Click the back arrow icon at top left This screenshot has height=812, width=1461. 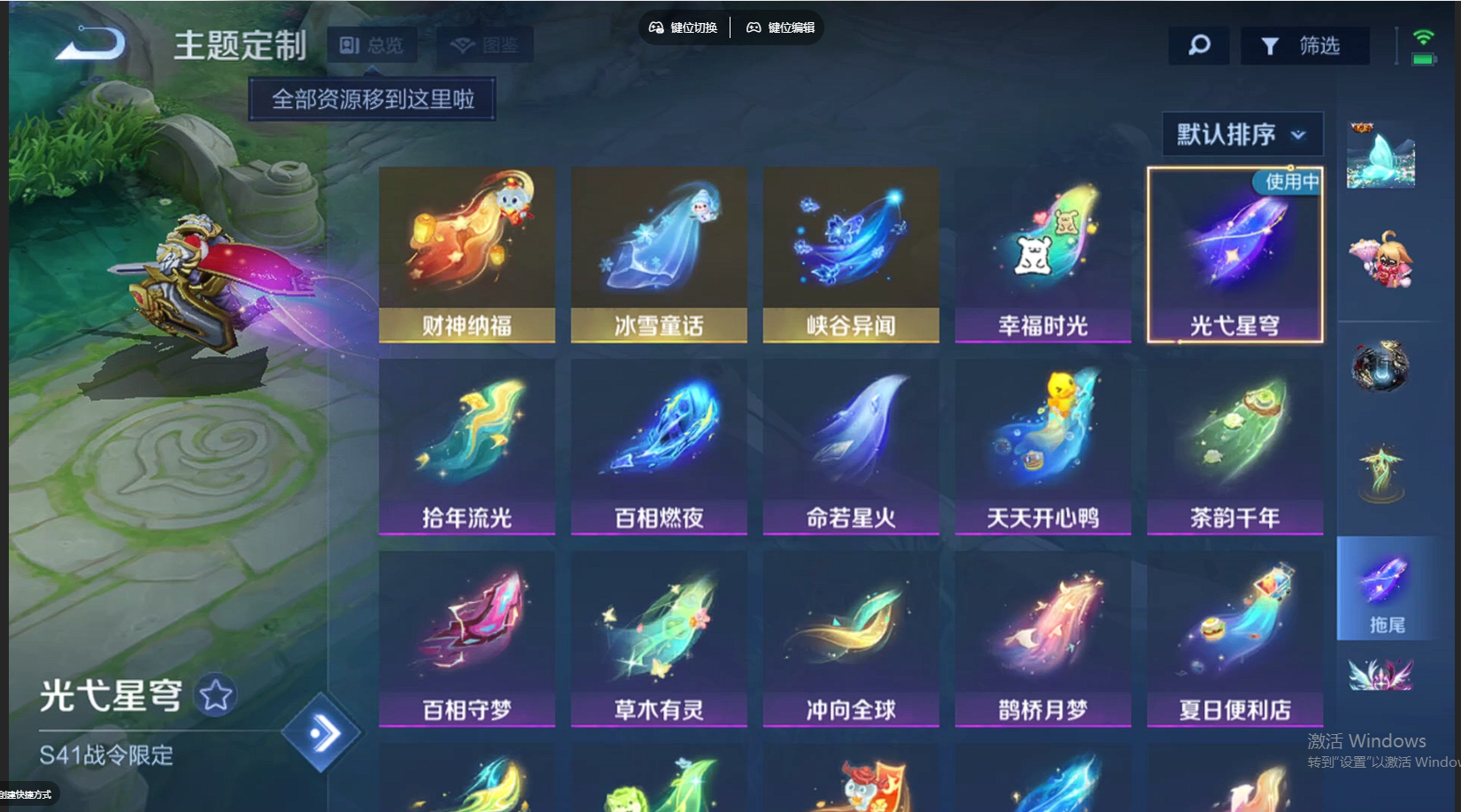pyautogui.click(x=90, y=44)
